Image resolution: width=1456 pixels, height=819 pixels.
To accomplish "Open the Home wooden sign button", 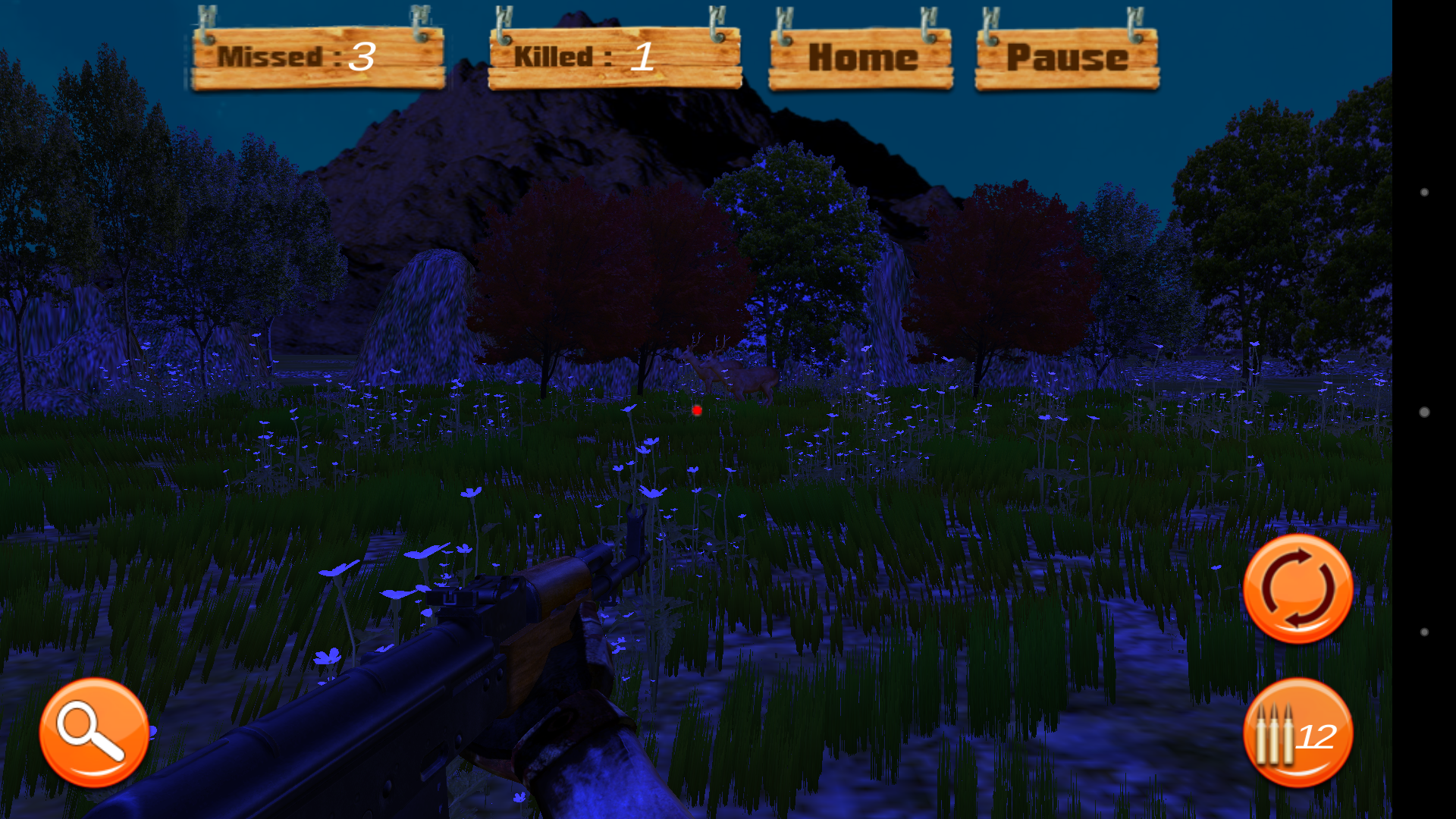I will (x=861, y=58).
